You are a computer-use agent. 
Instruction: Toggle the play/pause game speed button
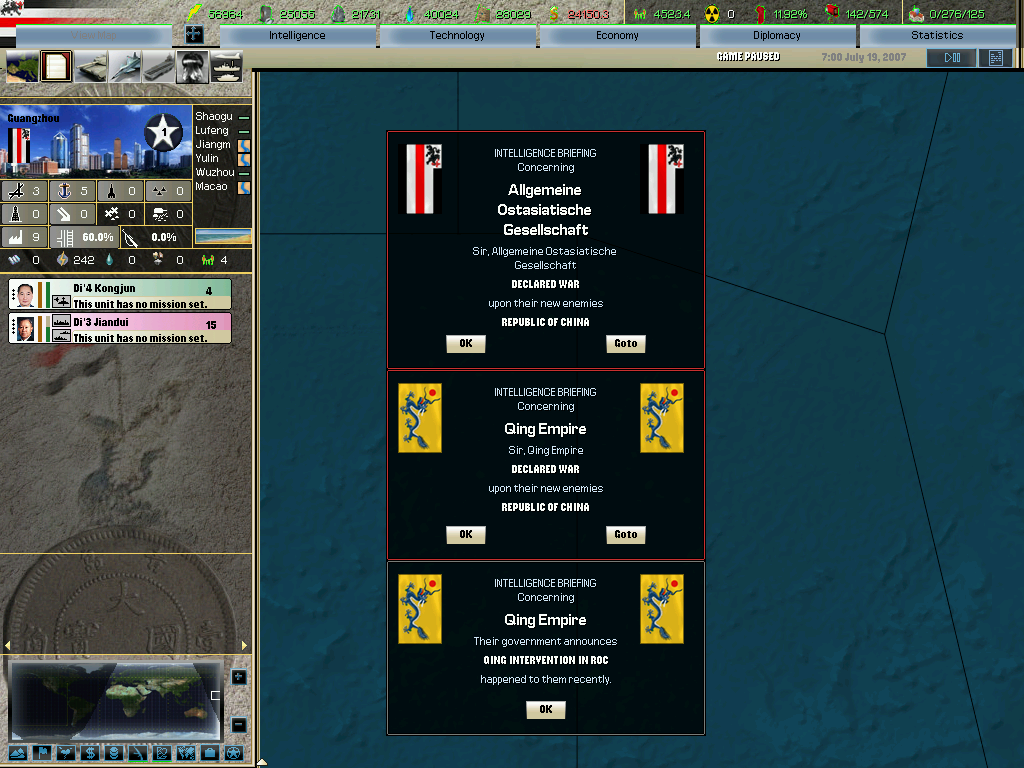coord(951,58)
